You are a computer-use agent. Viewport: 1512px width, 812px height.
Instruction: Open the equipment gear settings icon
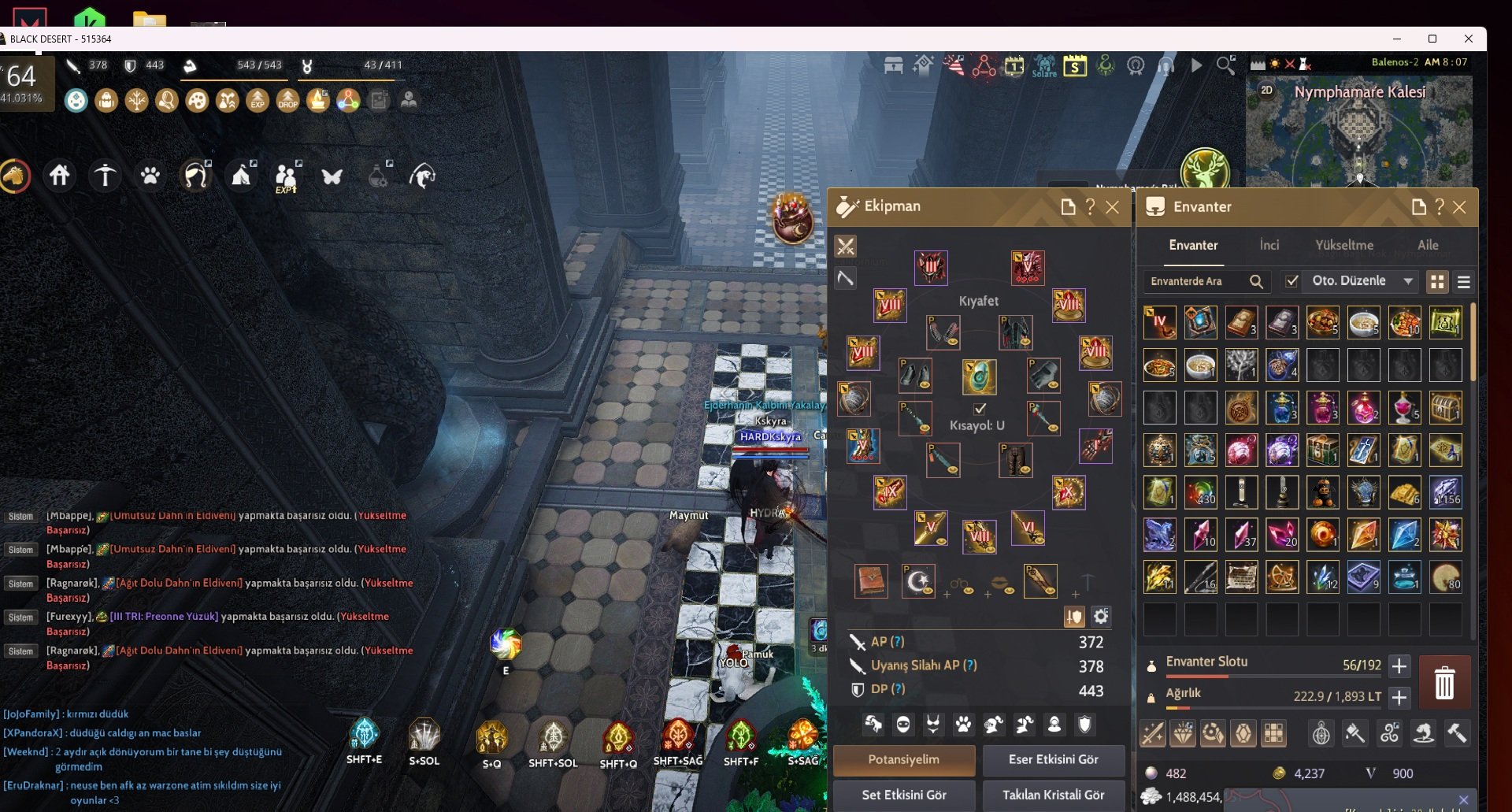(x=1101, y=617)
